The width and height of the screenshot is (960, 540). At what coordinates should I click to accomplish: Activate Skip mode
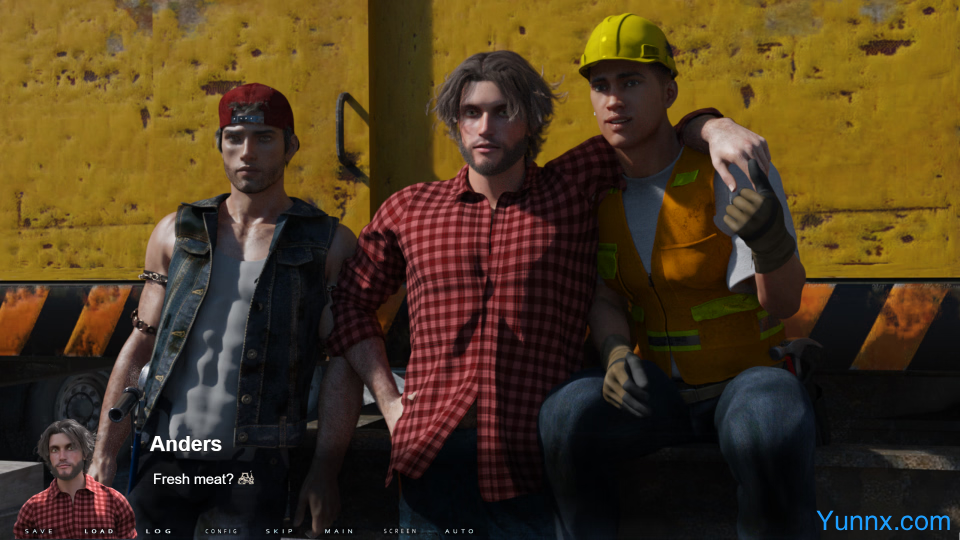[x=279, y=531]
